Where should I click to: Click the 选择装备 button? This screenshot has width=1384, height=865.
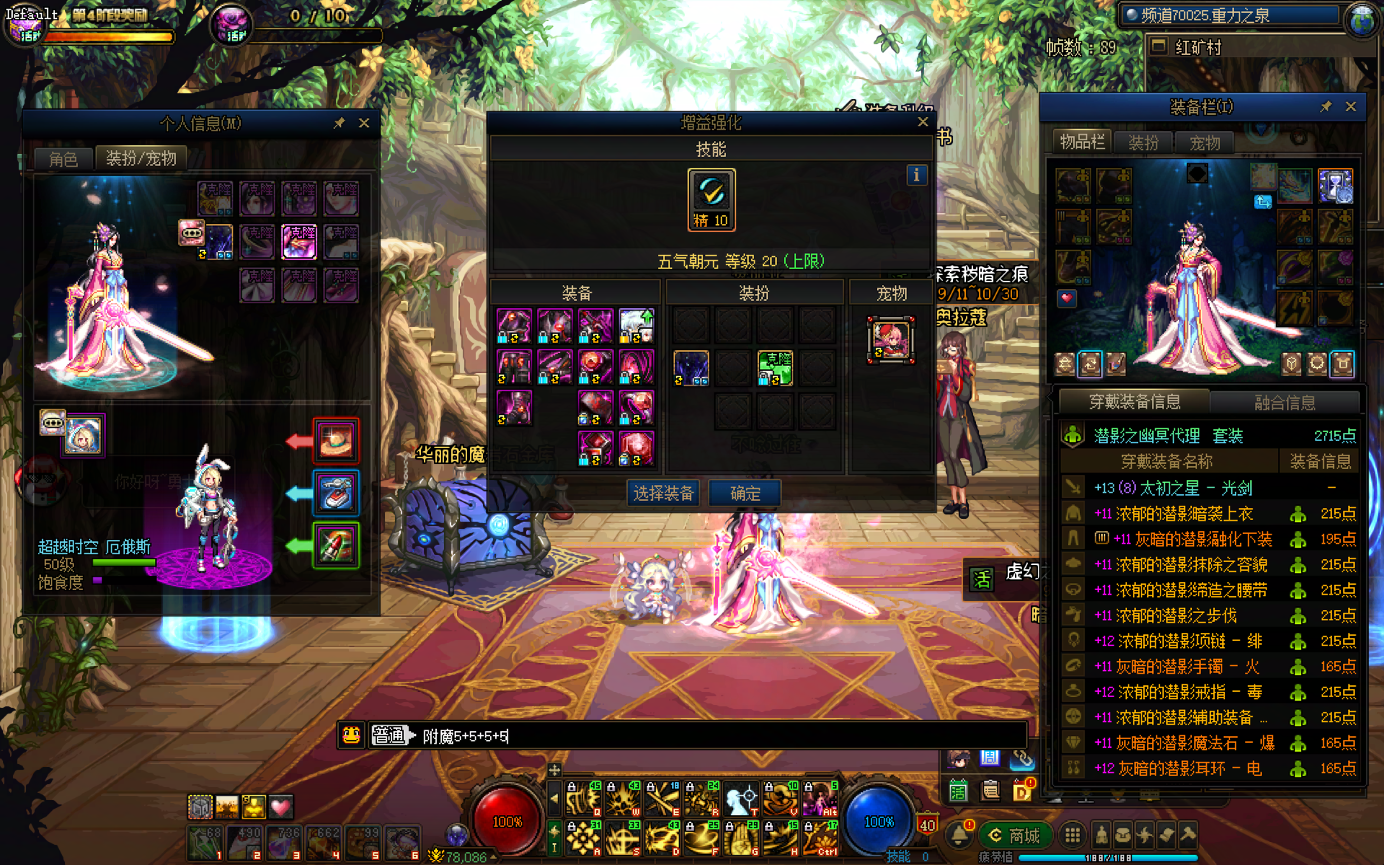(x=664, y=493)
